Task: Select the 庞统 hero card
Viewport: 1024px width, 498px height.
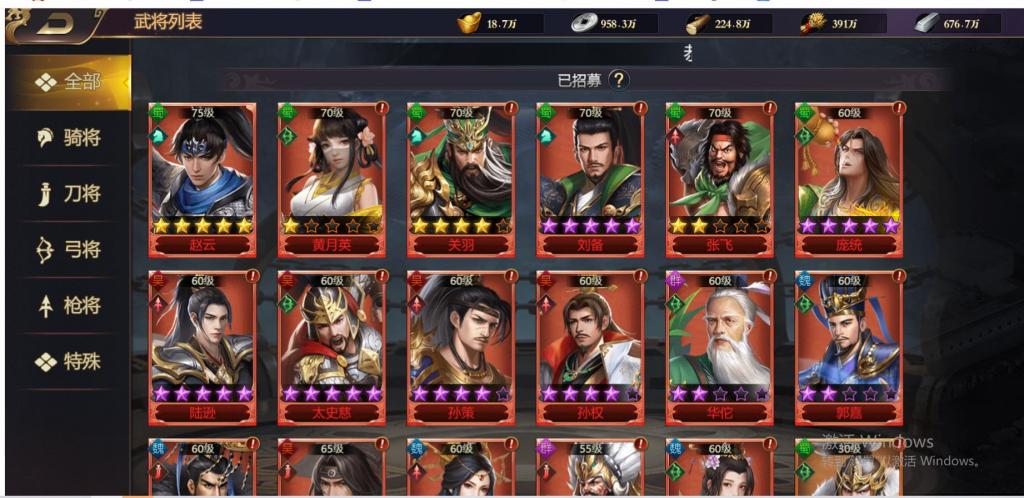Action: click(x=849, y=177)
